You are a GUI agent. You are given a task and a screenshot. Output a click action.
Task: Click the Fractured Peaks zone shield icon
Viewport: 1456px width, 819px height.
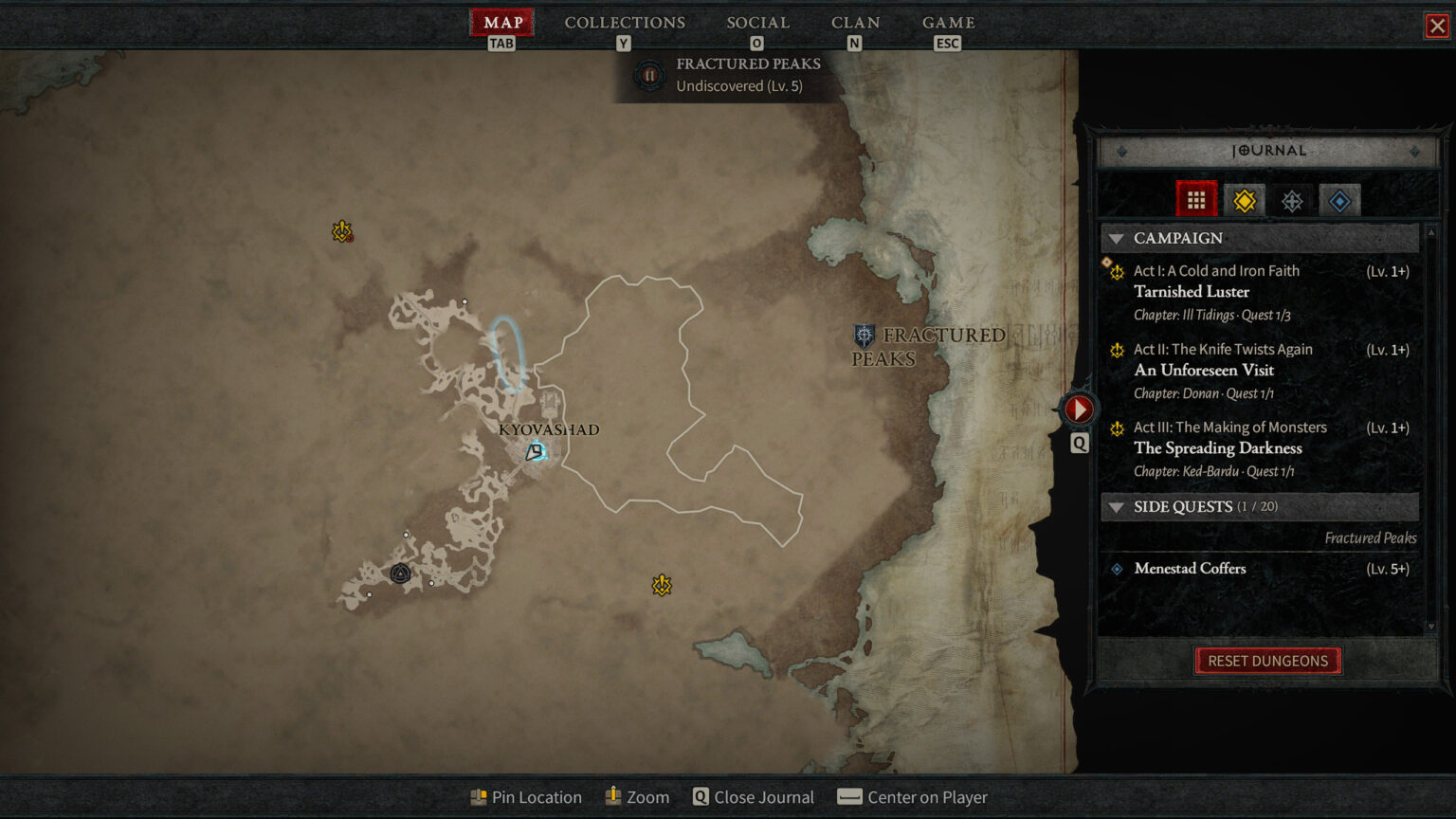coord(864,335)
